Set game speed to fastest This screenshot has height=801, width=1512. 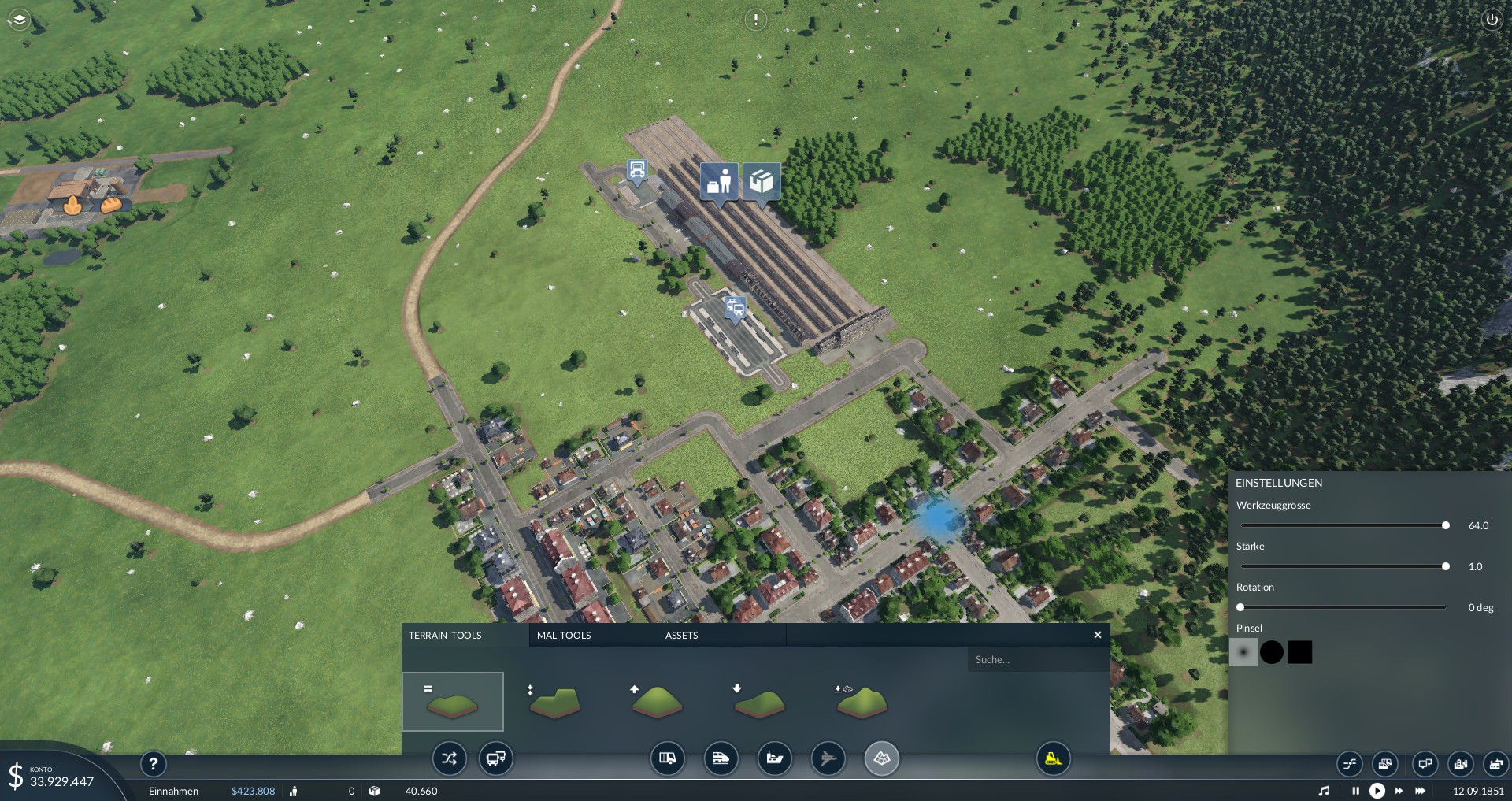[x=1421, y=791]
